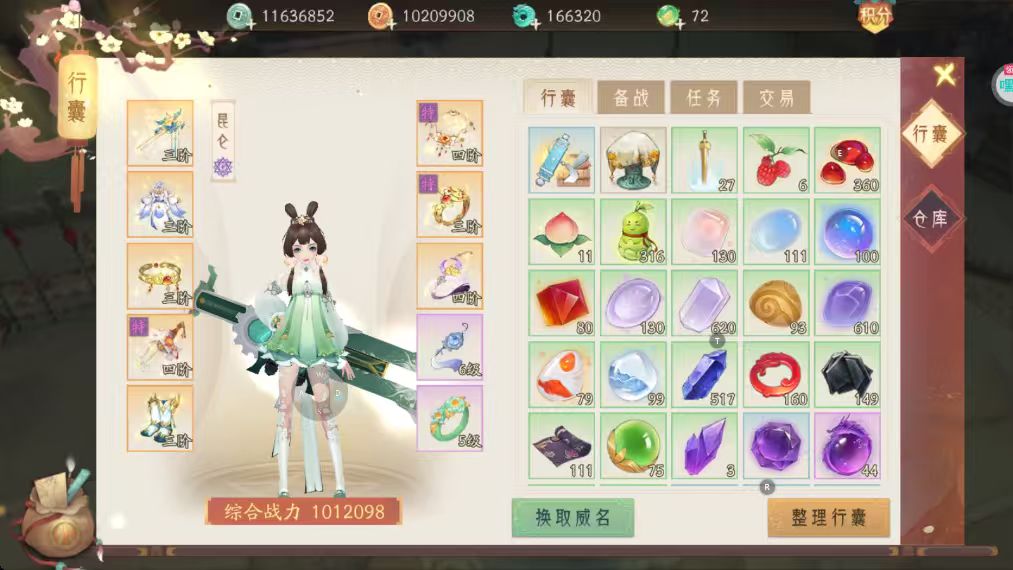The image size is (1013, 570).
Task: Open the 仓库 warehouse side tab
Action: [932, 218]
